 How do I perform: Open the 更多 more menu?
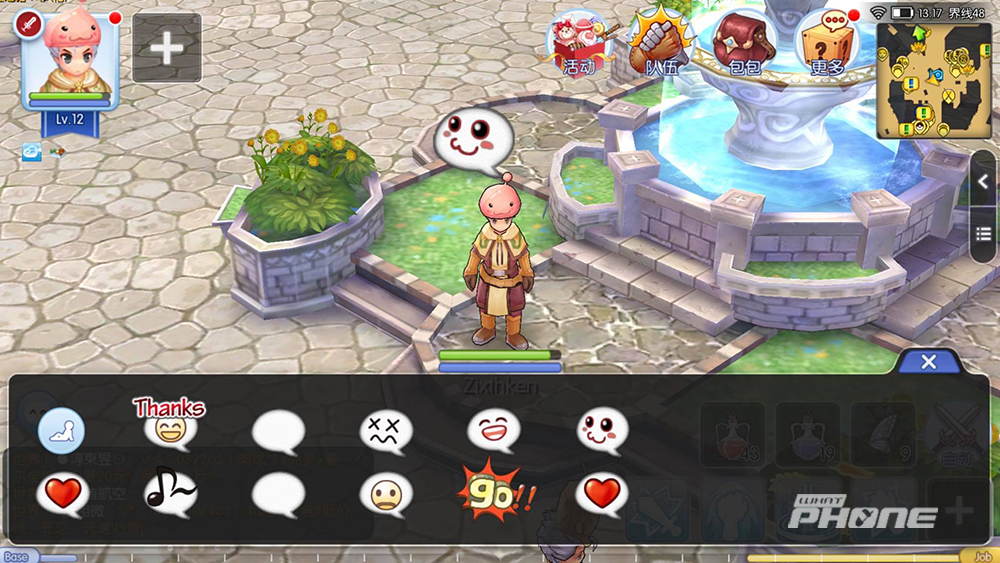tap(828, 44)
